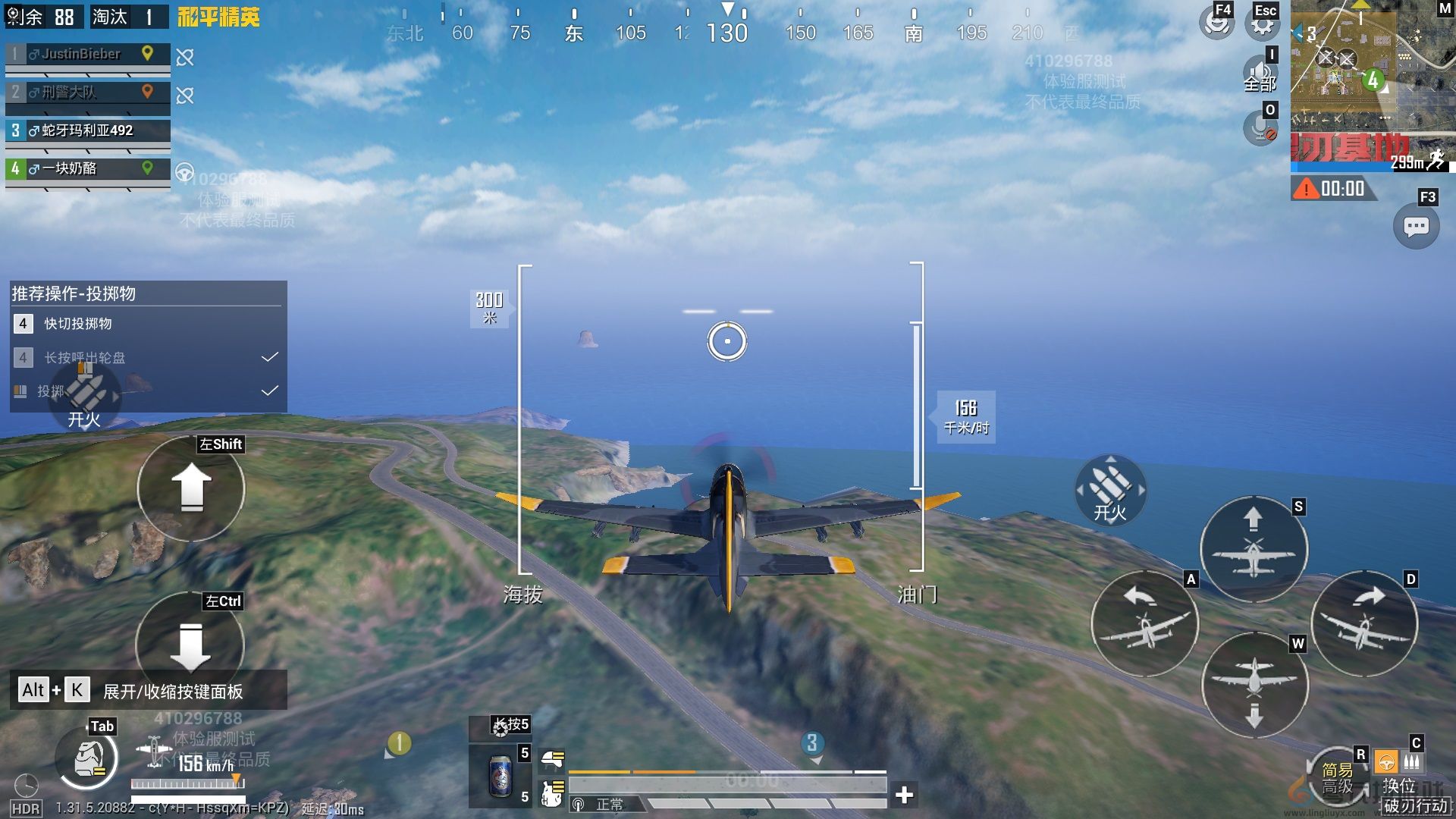Use the energy drink item slot
Image resolution: width=1456 pixels, height=819 pixels.
500,775
